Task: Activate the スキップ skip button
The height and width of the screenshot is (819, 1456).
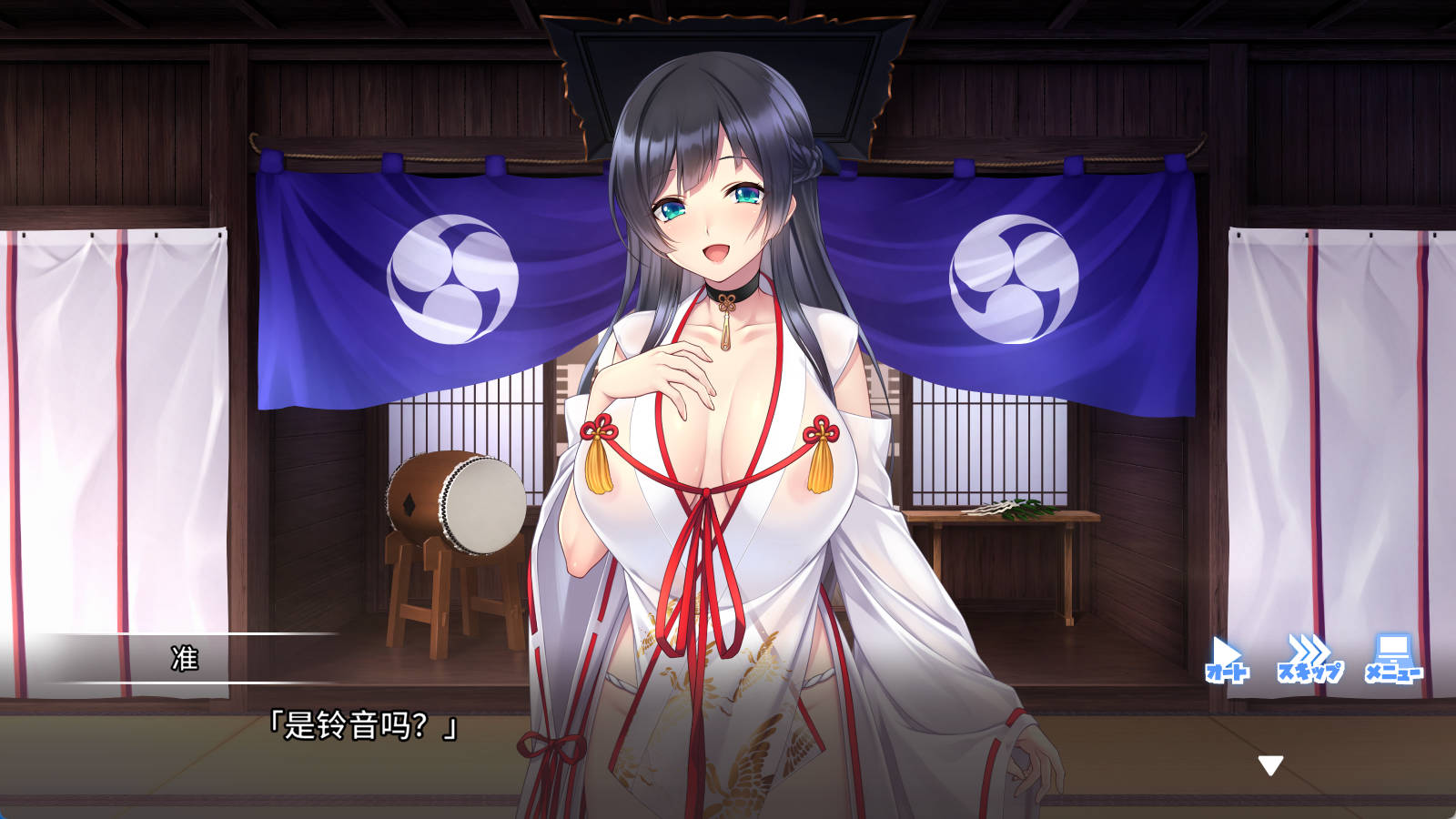Action: (1309, 660)
